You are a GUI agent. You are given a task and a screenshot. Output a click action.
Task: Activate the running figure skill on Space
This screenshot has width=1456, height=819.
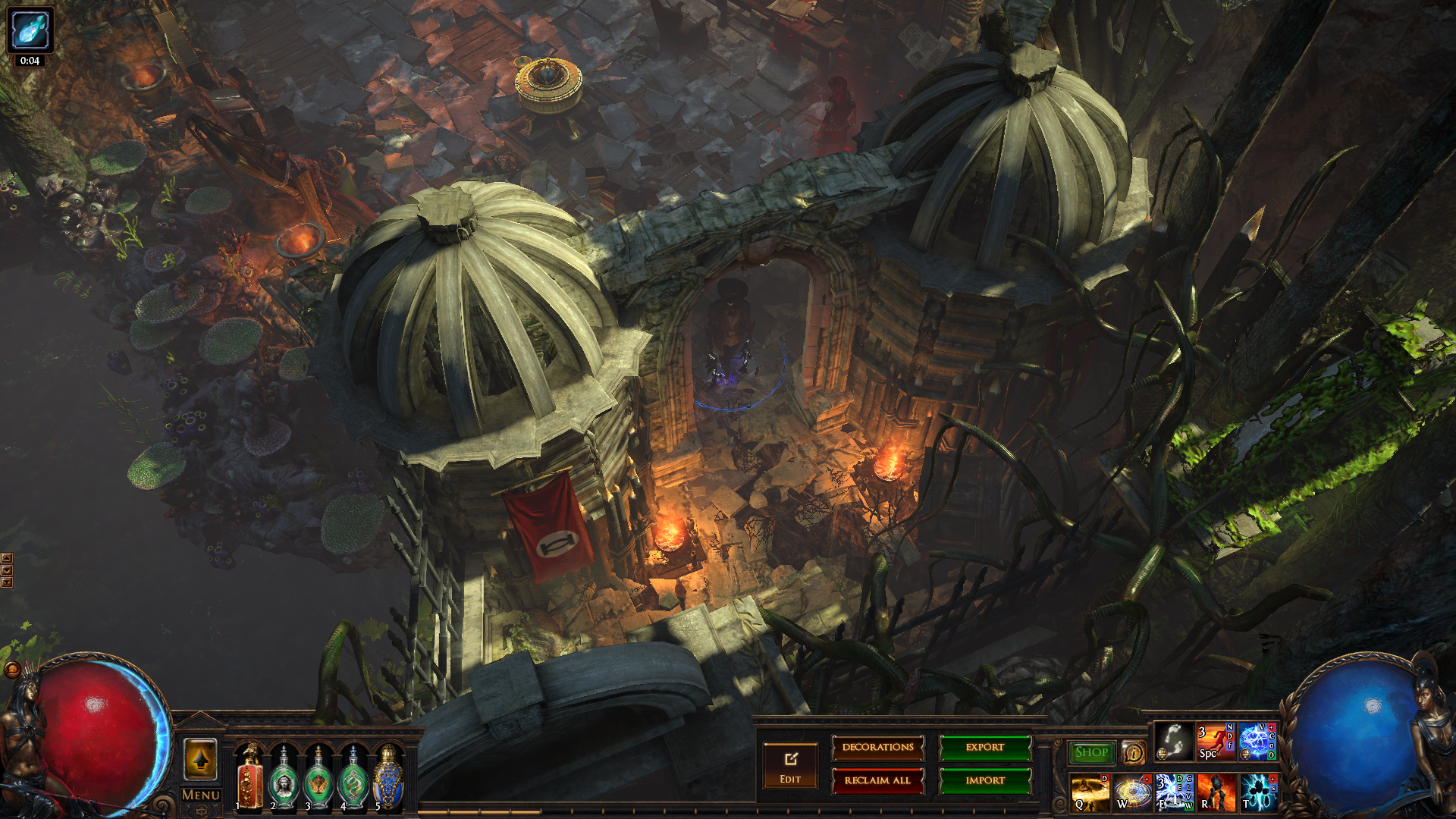point(1215,742)
